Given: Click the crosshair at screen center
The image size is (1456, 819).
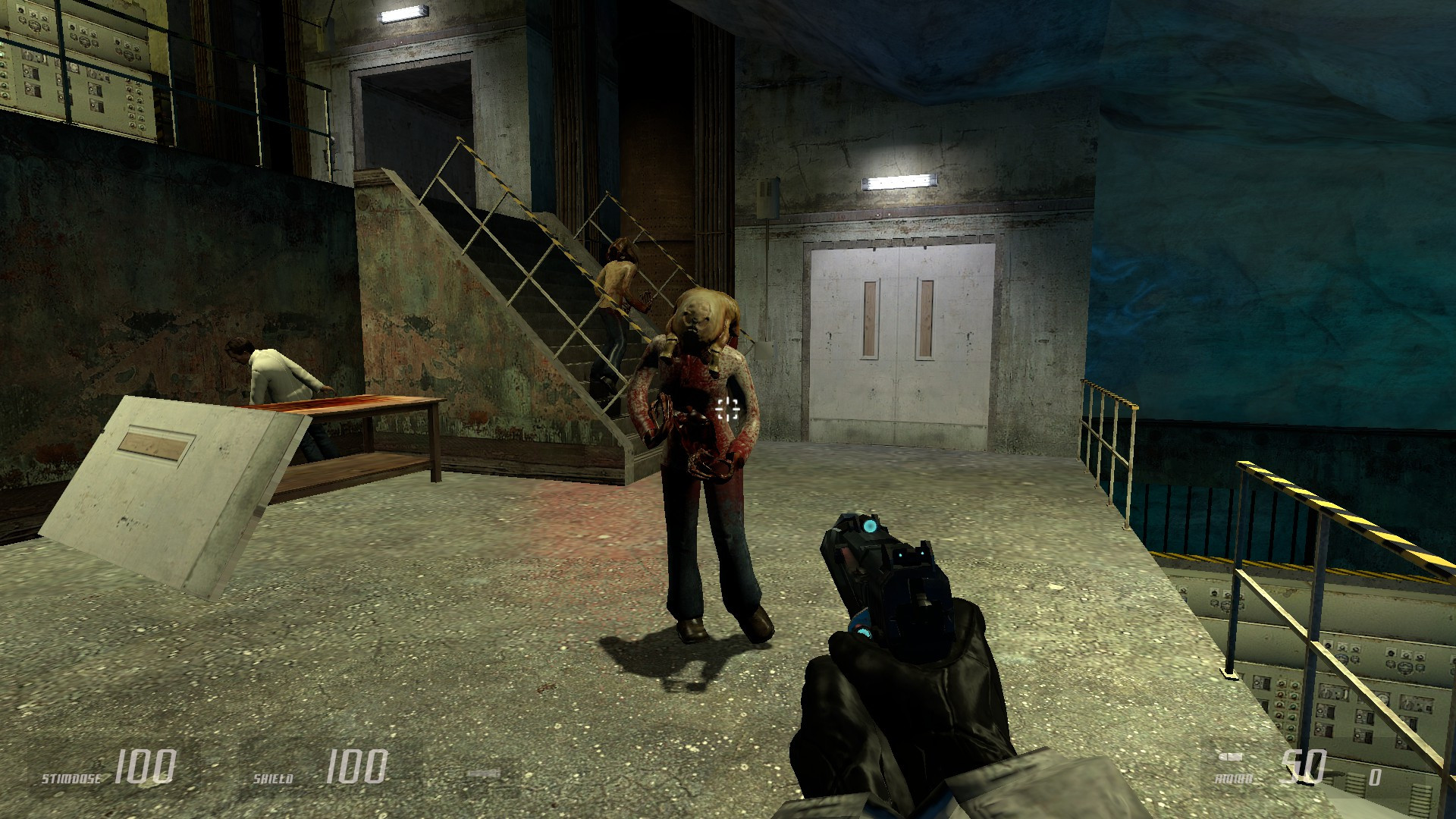Looking at the screenshot, I should click(727, 409).
